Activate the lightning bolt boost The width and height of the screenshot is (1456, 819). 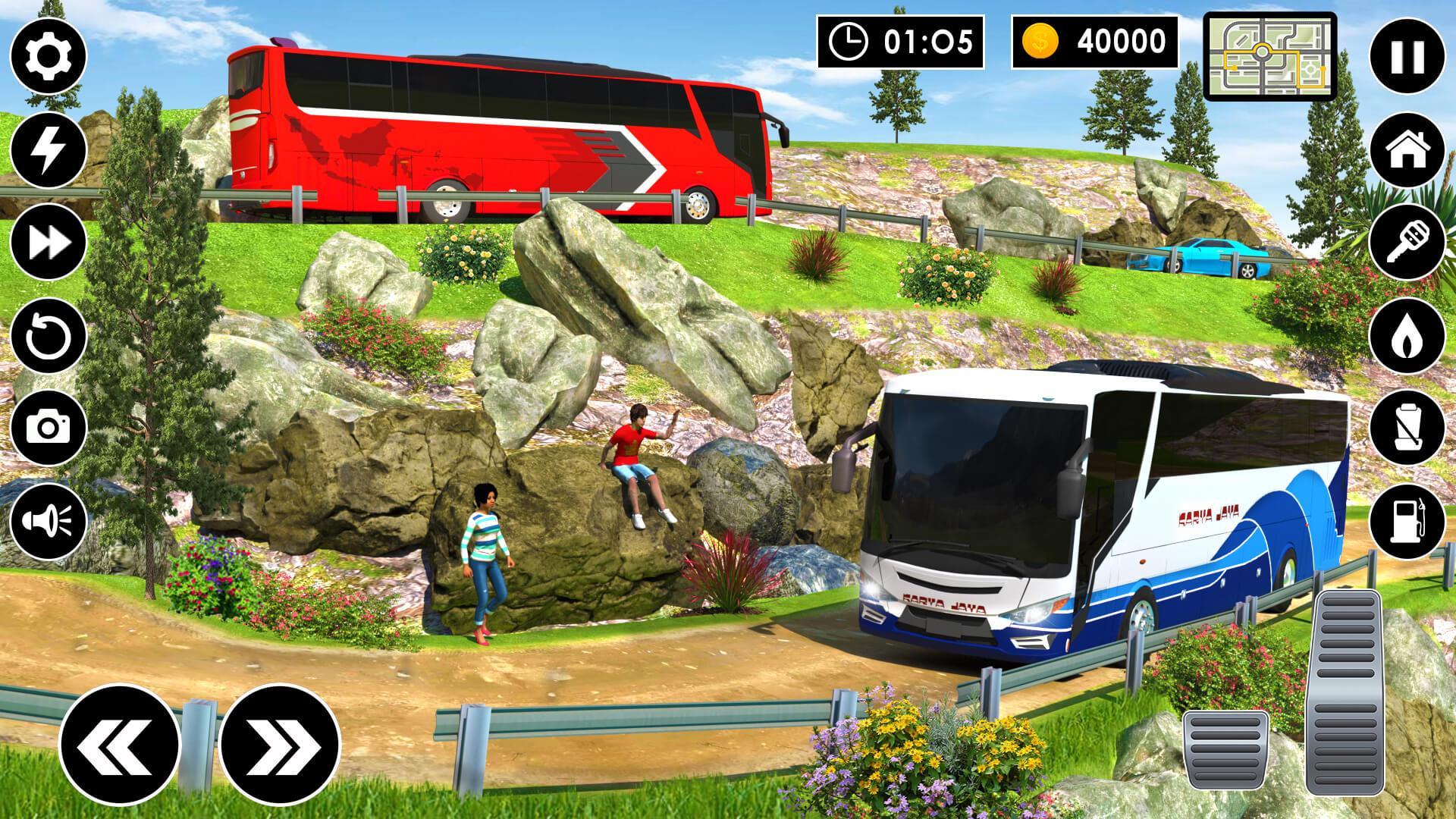point(49,149)
